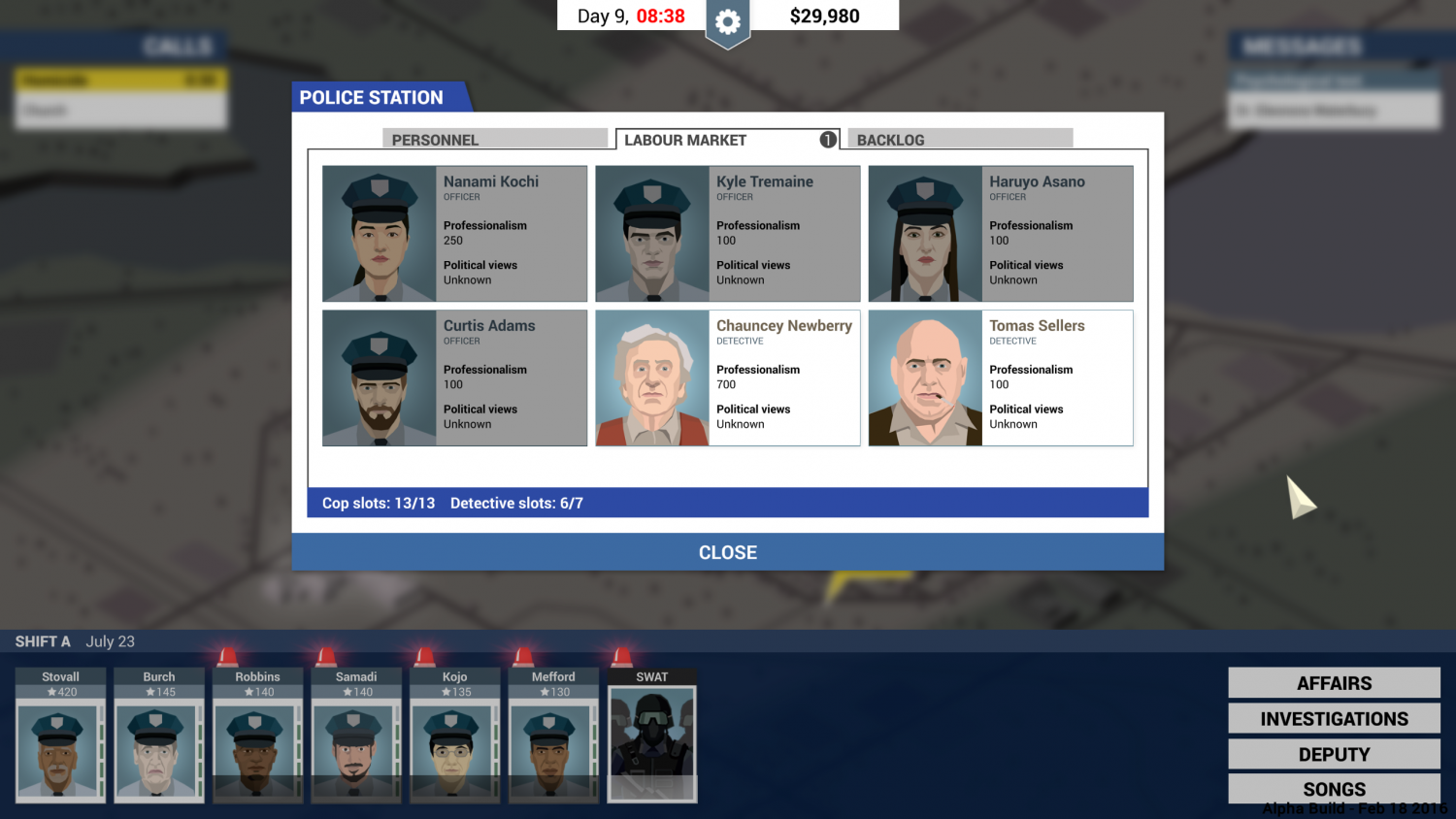Select the SWAT unit portrait
The width and height of the screenshot is (1456, 819).
click(x=651, y=742)
